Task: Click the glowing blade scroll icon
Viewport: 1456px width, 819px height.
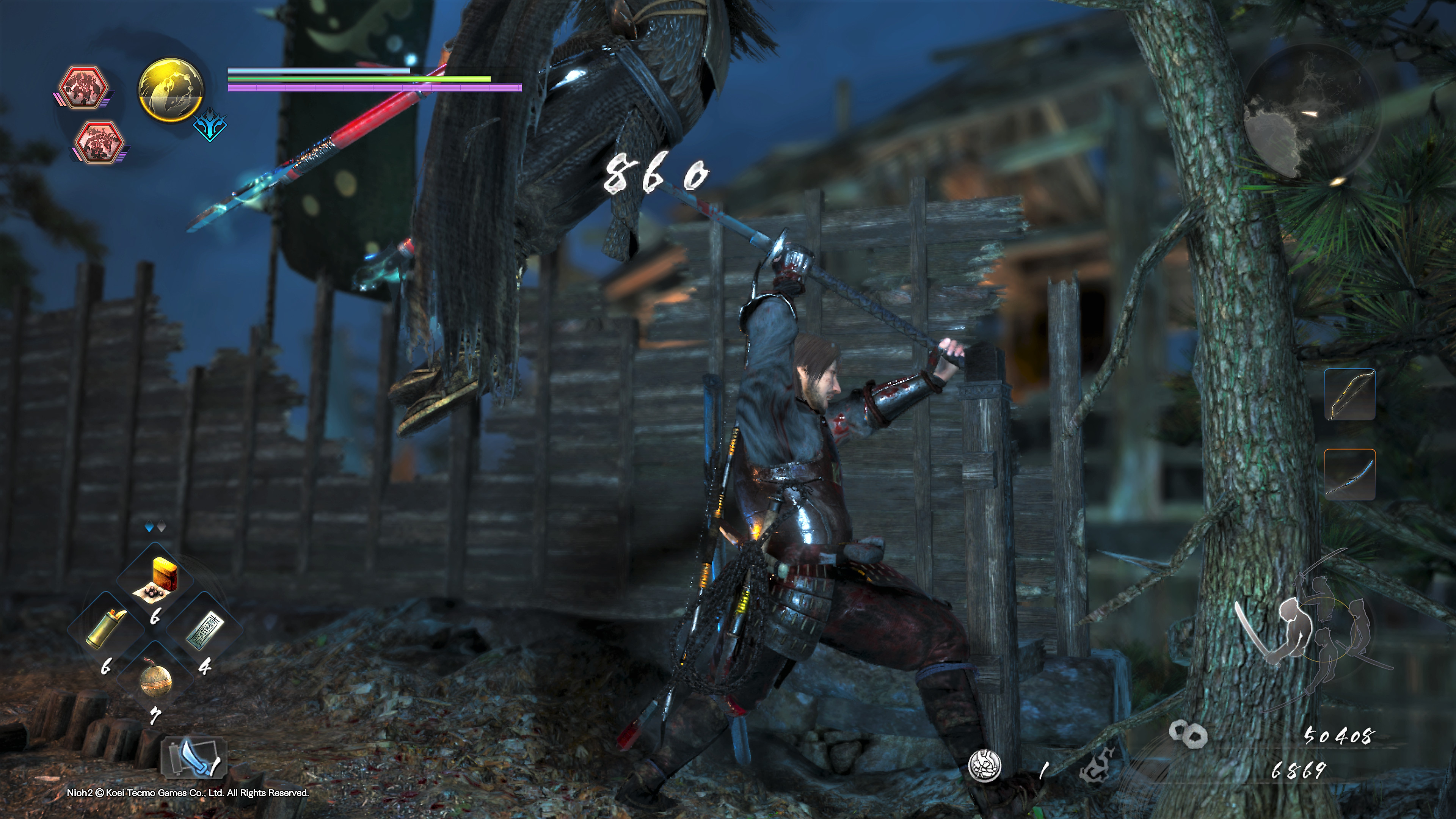Action: tap(192, 757)
